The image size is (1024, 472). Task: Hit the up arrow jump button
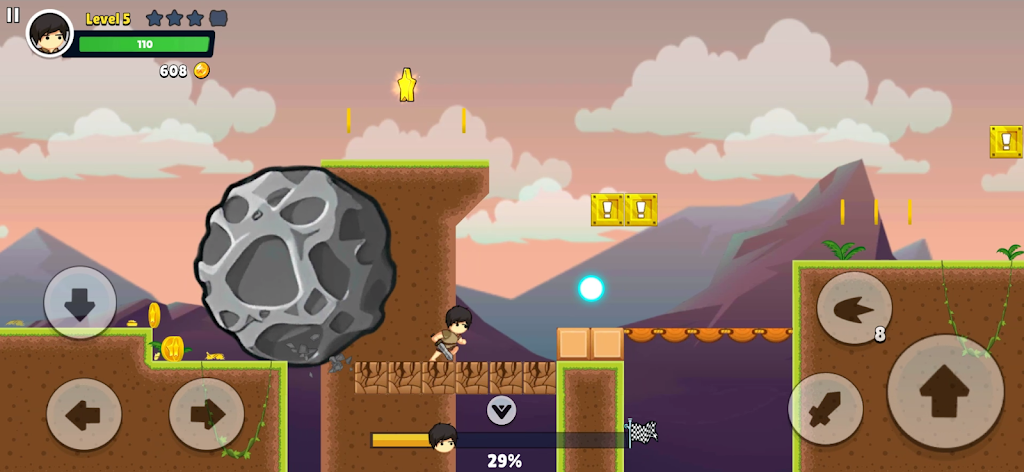tap(945, 392)
